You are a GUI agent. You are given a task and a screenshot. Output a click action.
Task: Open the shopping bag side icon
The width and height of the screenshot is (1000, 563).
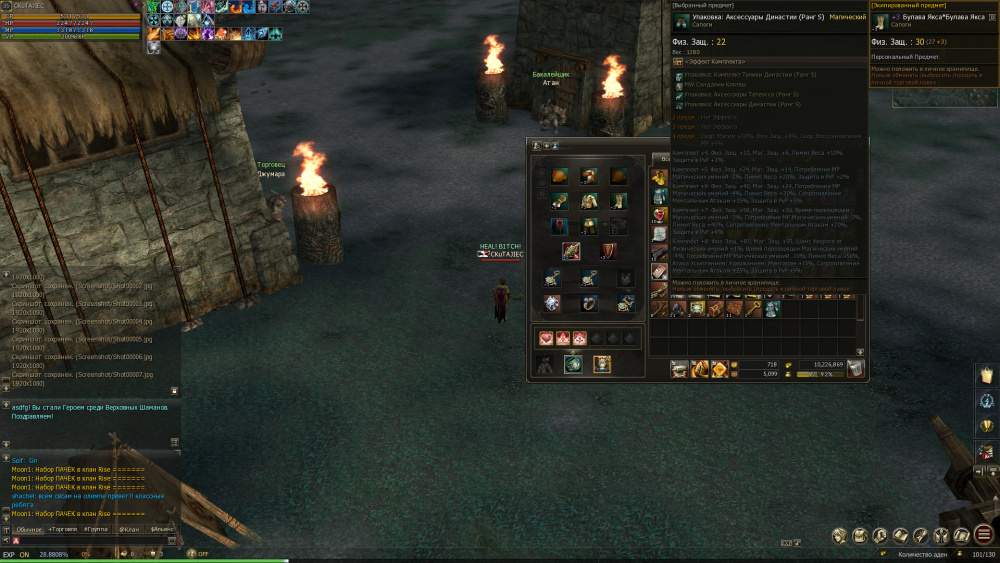pos(984,375)
